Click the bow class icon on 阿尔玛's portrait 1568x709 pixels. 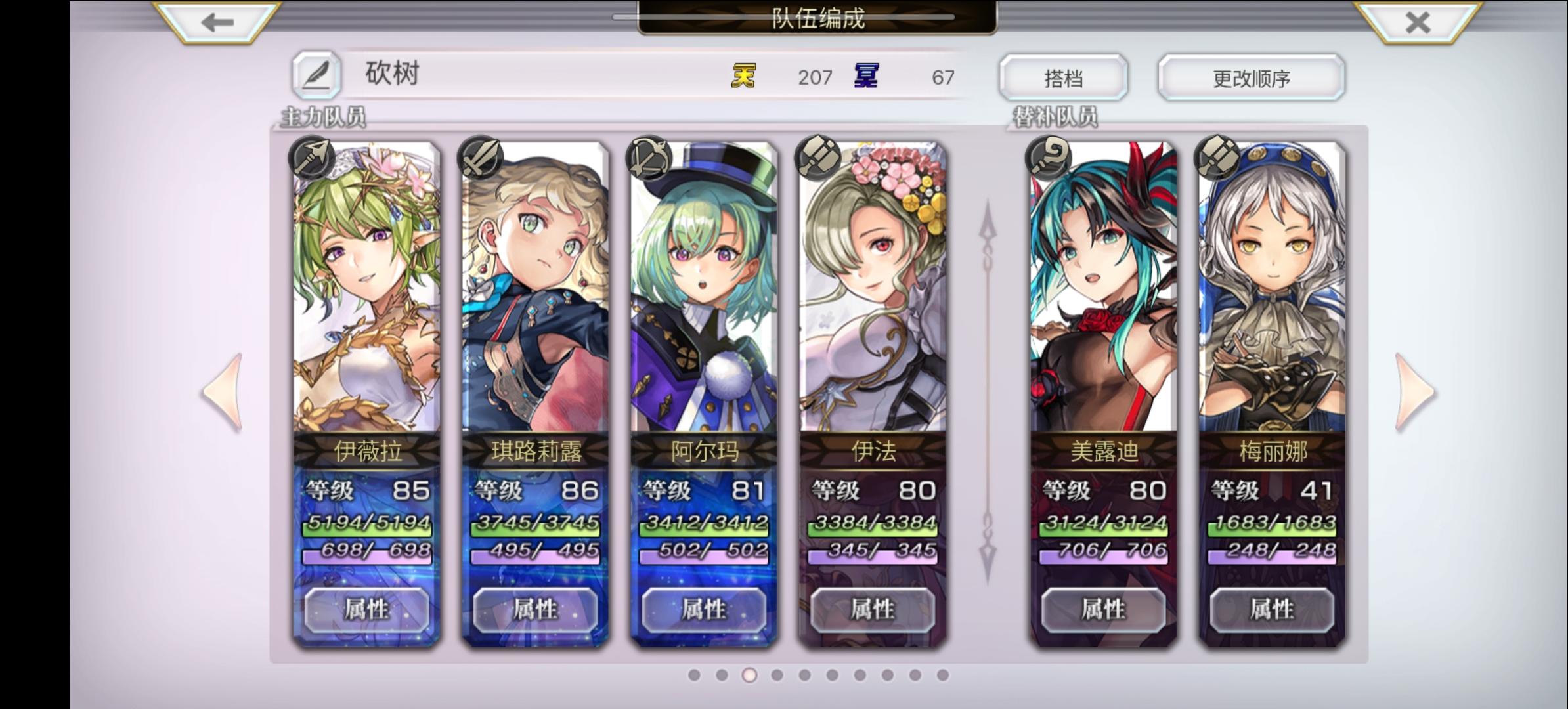pyautogui.click(x=651, y=158)
